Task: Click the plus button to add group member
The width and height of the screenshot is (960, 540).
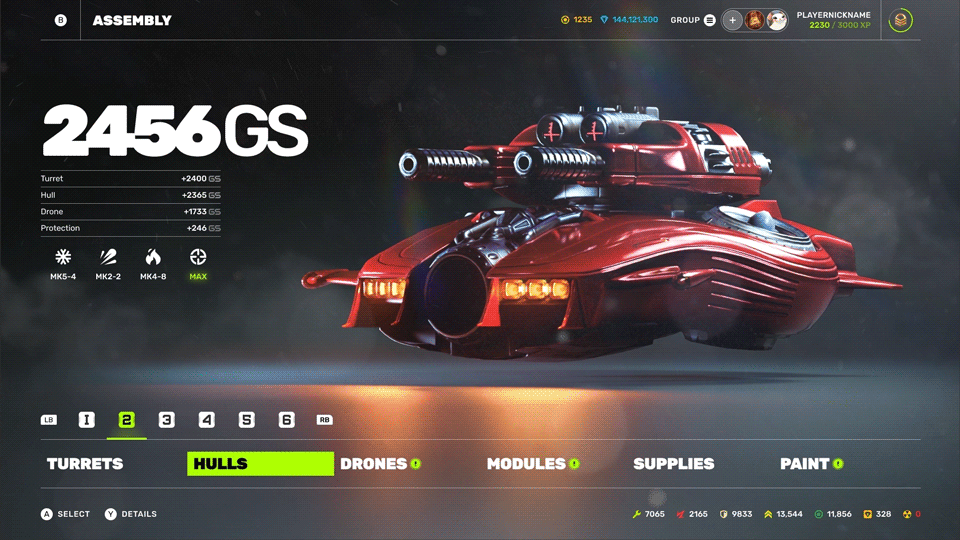Action: (x=733, y=20)
